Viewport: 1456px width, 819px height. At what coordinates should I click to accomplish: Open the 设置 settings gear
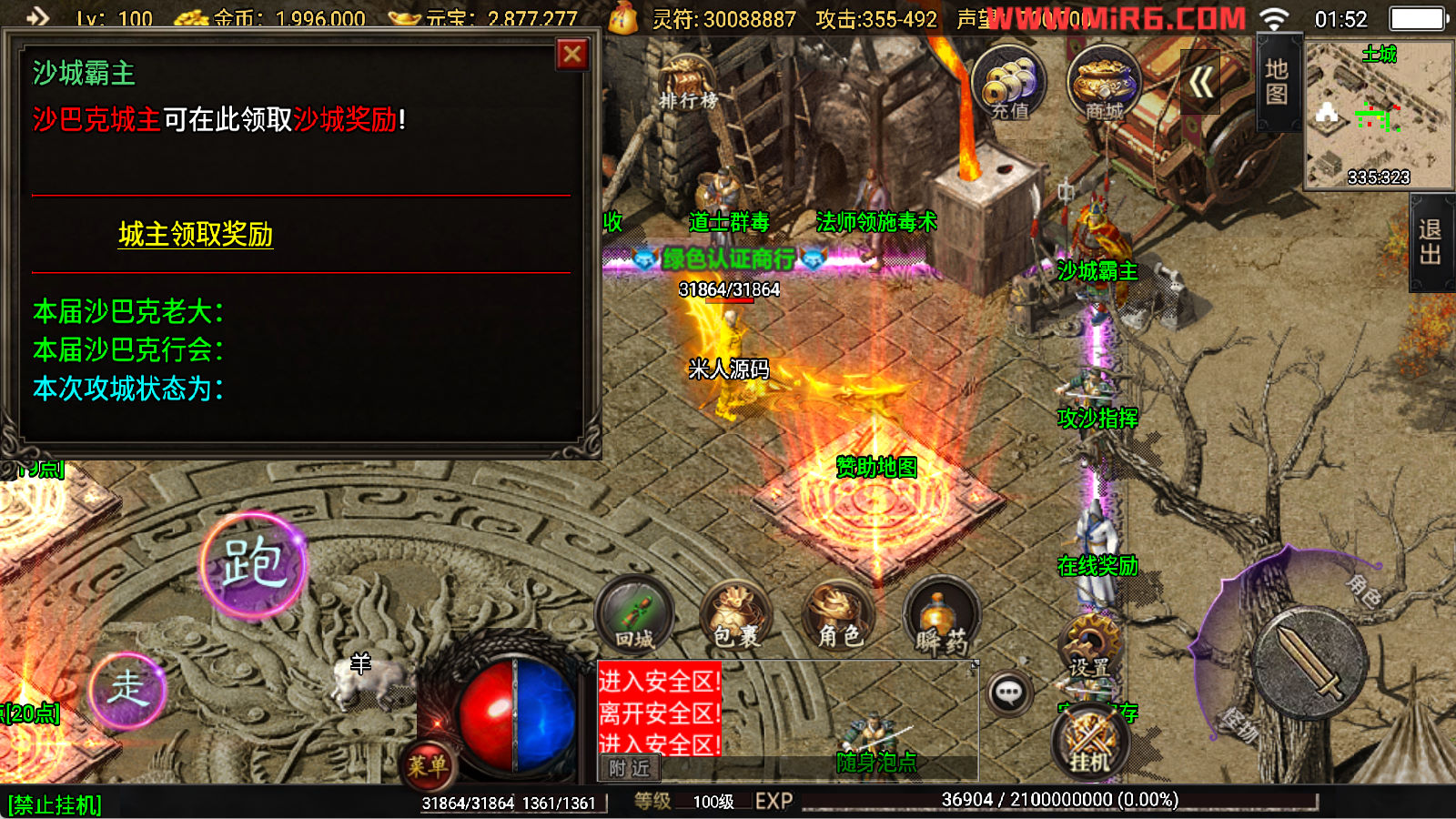pyautogui.click(x=1089, y=645)
